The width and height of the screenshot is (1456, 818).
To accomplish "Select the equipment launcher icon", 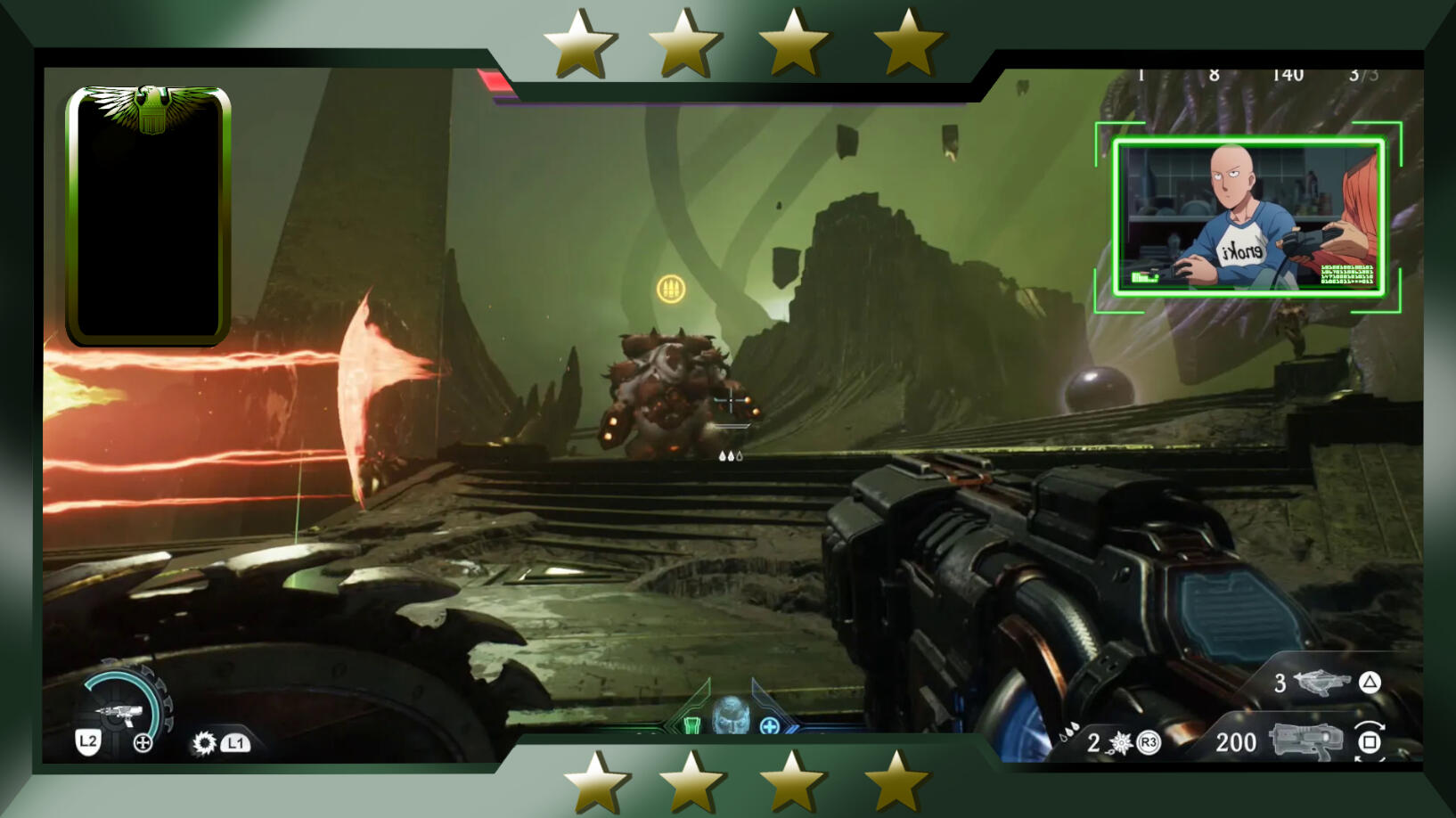I will [x=119, y=711].
